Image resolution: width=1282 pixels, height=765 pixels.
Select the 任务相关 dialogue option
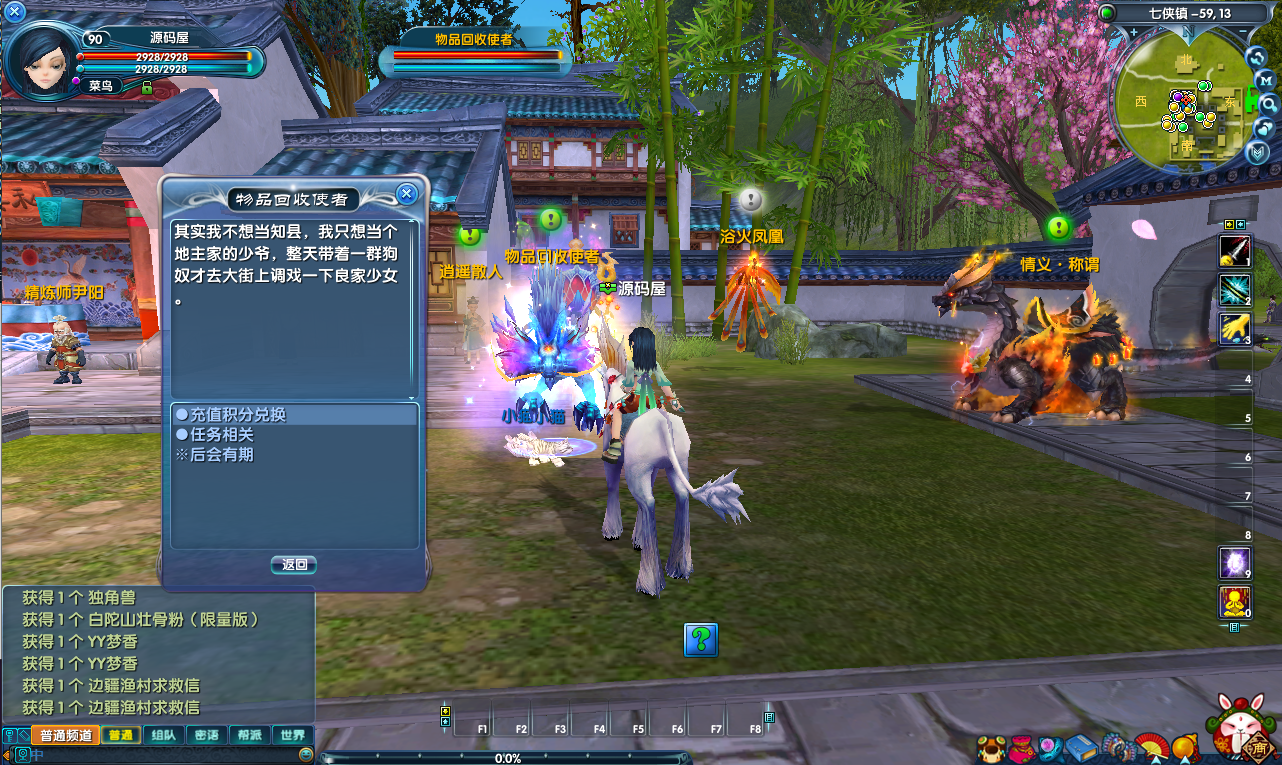215,435
